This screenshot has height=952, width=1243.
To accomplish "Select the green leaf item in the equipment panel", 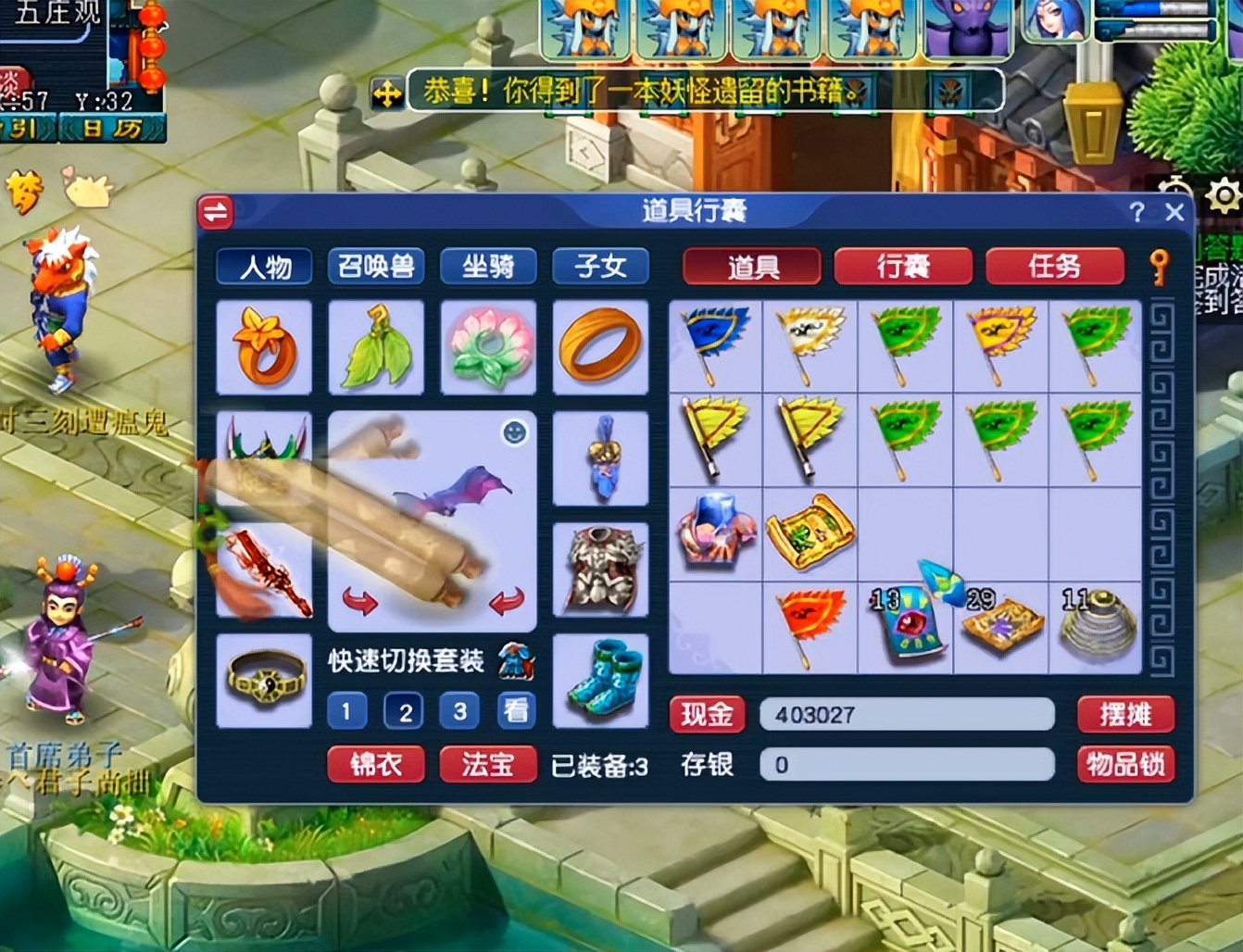I will 376,348.
